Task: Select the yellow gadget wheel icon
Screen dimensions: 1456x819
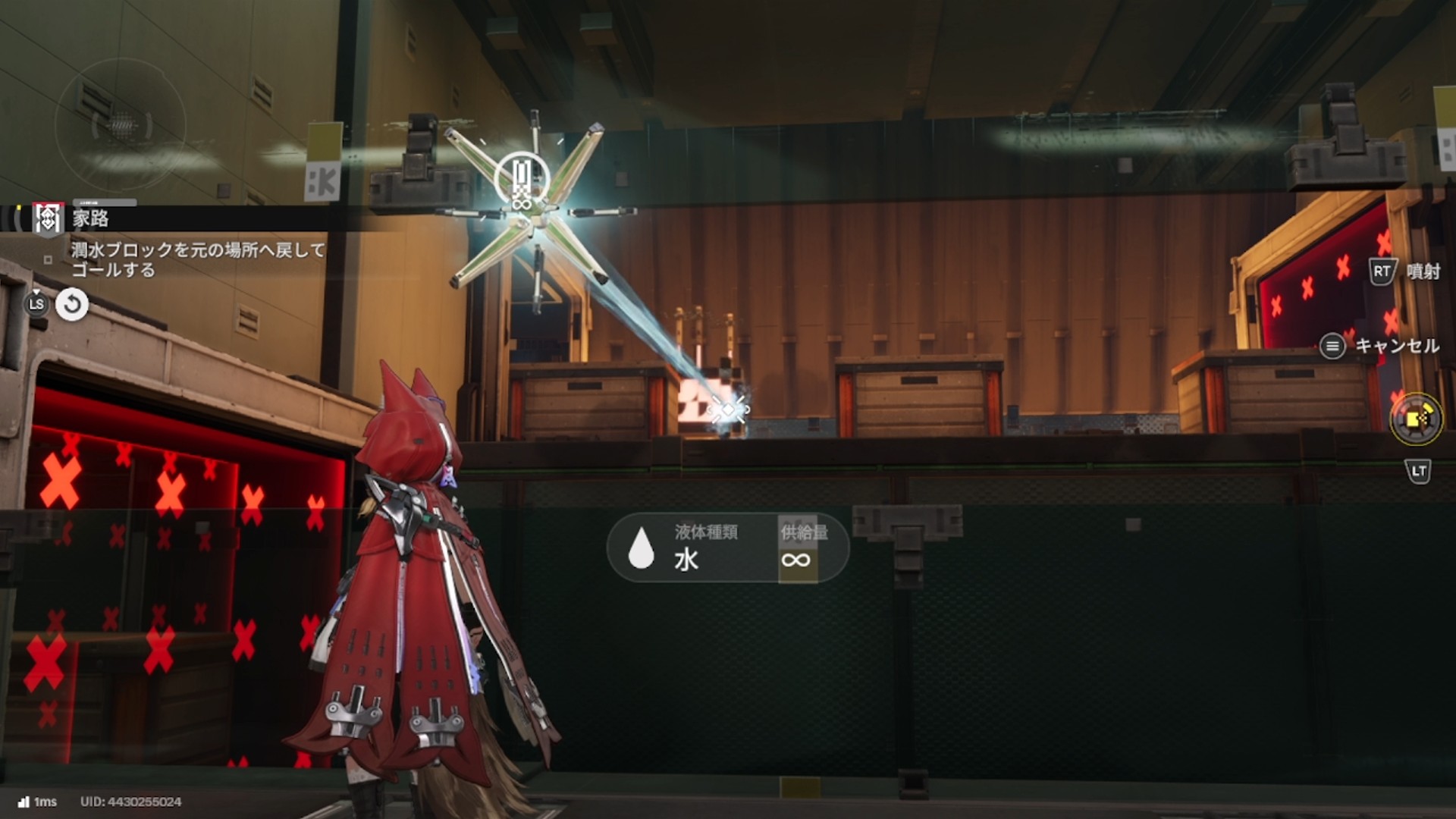Action: point(1416,419)
